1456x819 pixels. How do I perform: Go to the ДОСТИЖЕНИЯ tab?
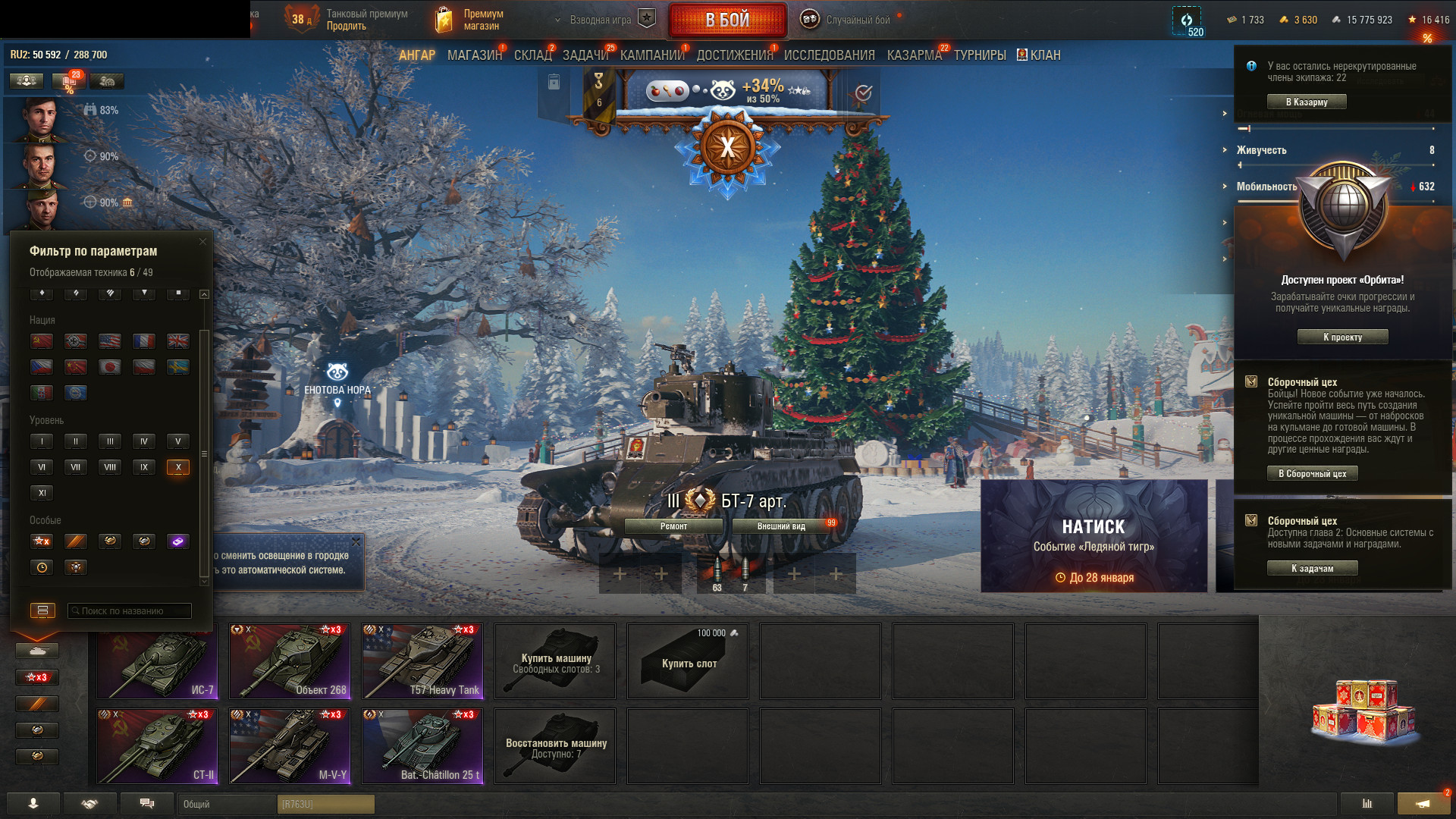(734, 55)
